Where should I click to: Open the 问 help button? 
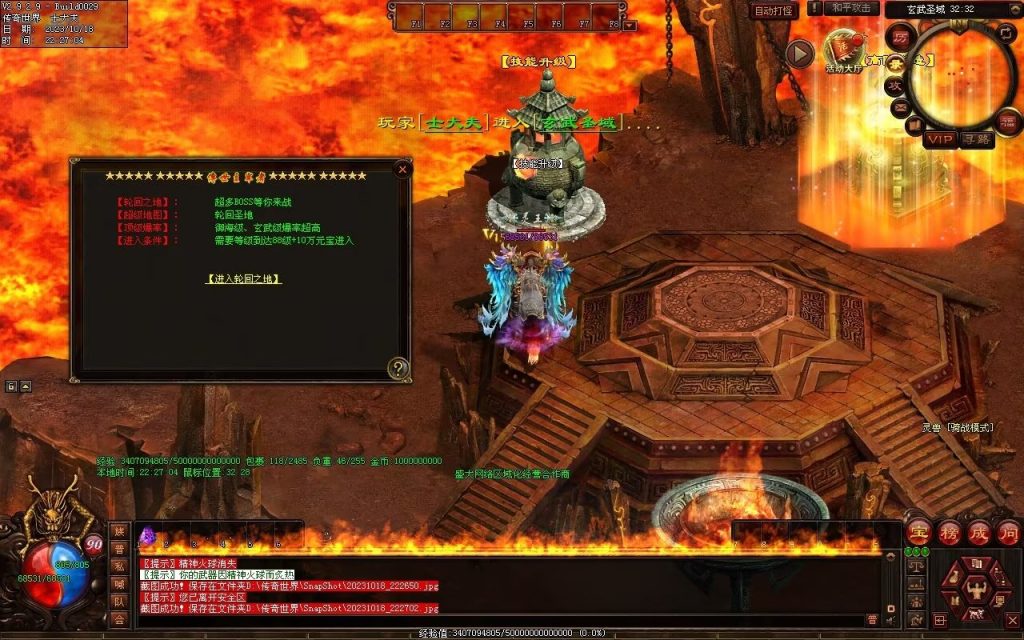1008,531
